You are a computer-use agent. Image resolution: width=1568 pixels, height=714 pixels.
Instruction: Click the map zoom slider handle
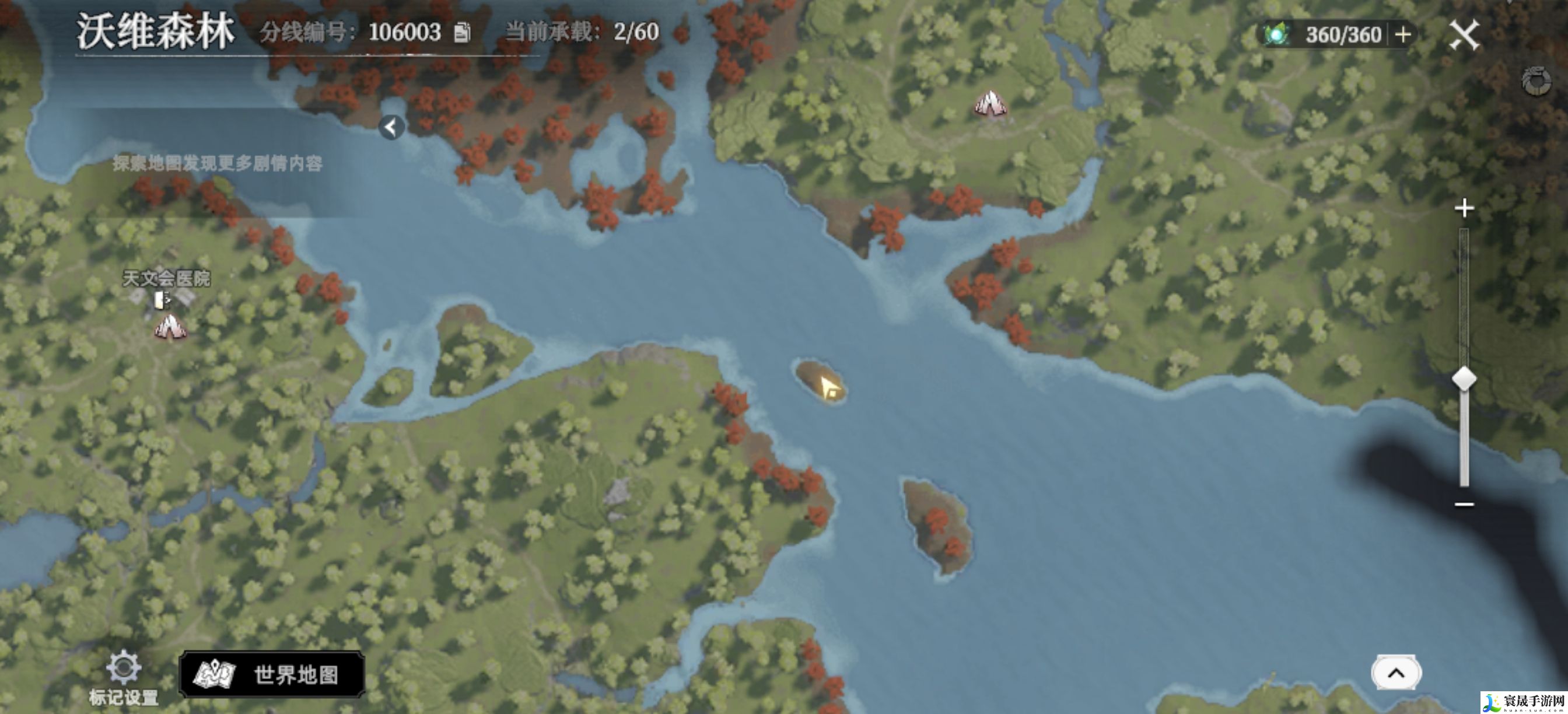tap(1464, 379)
